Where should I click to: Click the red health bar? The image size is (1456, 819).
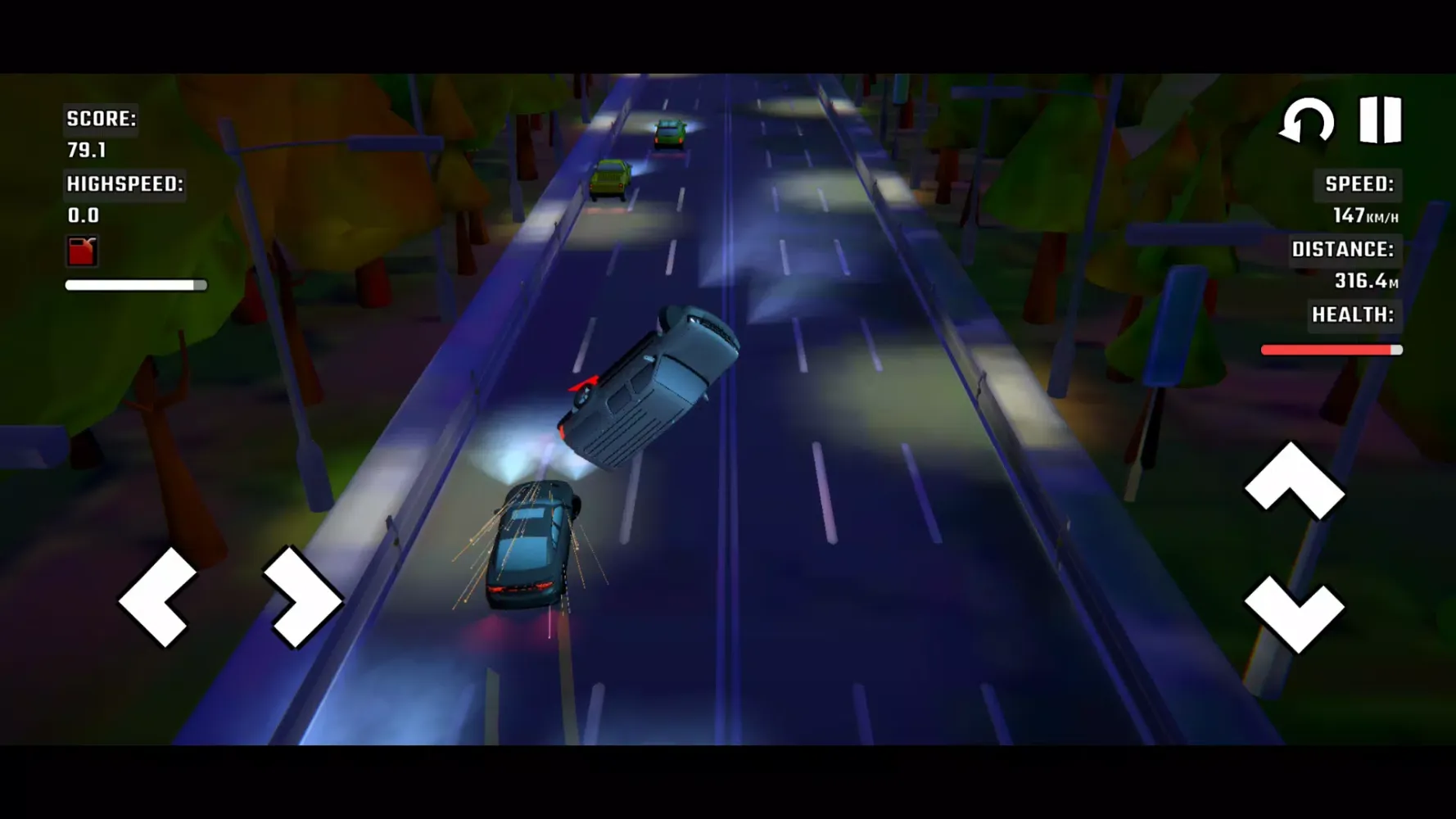coord(1331,350)
